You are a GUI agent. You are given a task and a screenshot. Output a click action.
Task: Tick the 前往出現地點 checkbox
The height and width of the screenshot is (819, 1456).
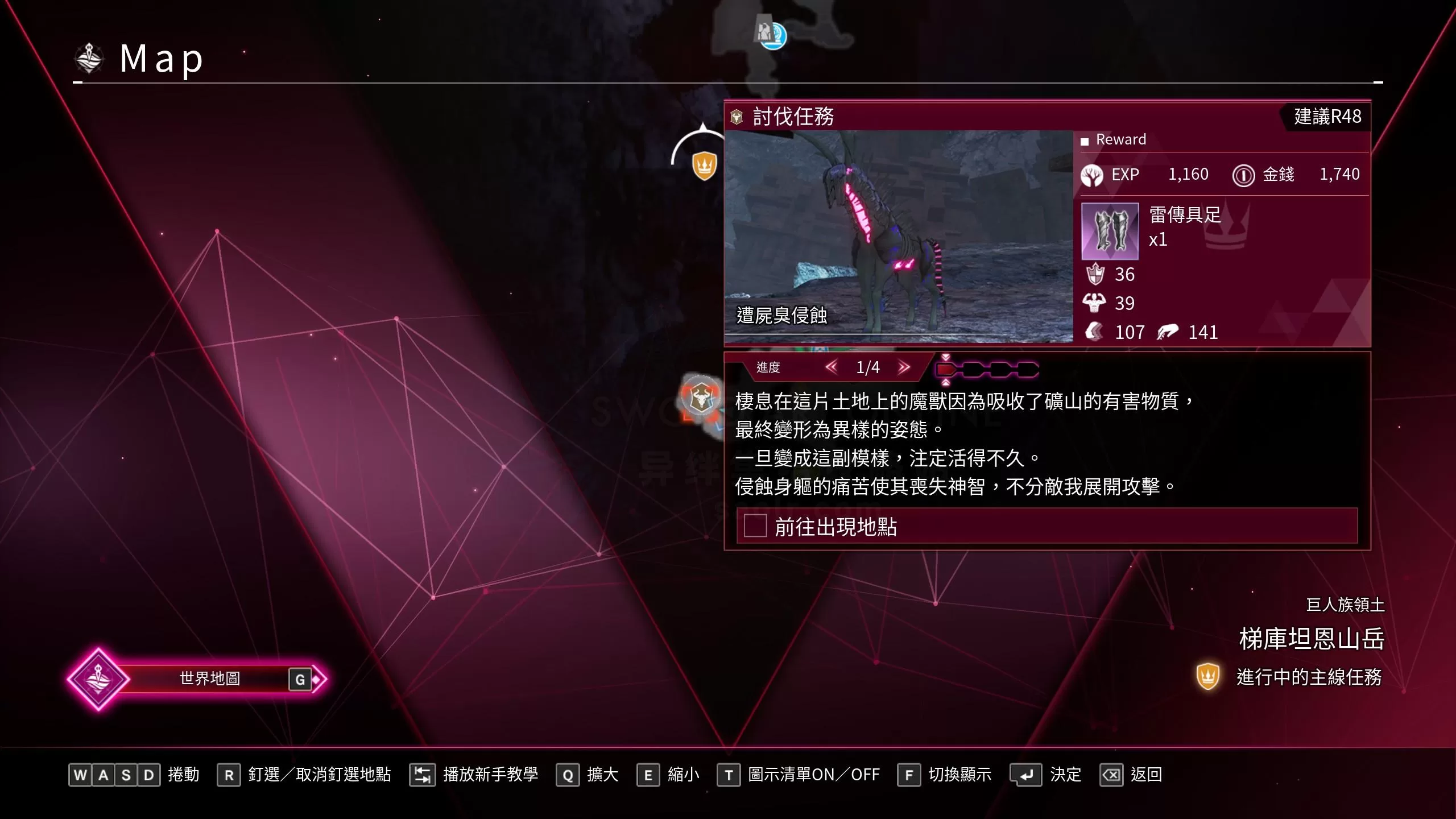pos(755,526)
